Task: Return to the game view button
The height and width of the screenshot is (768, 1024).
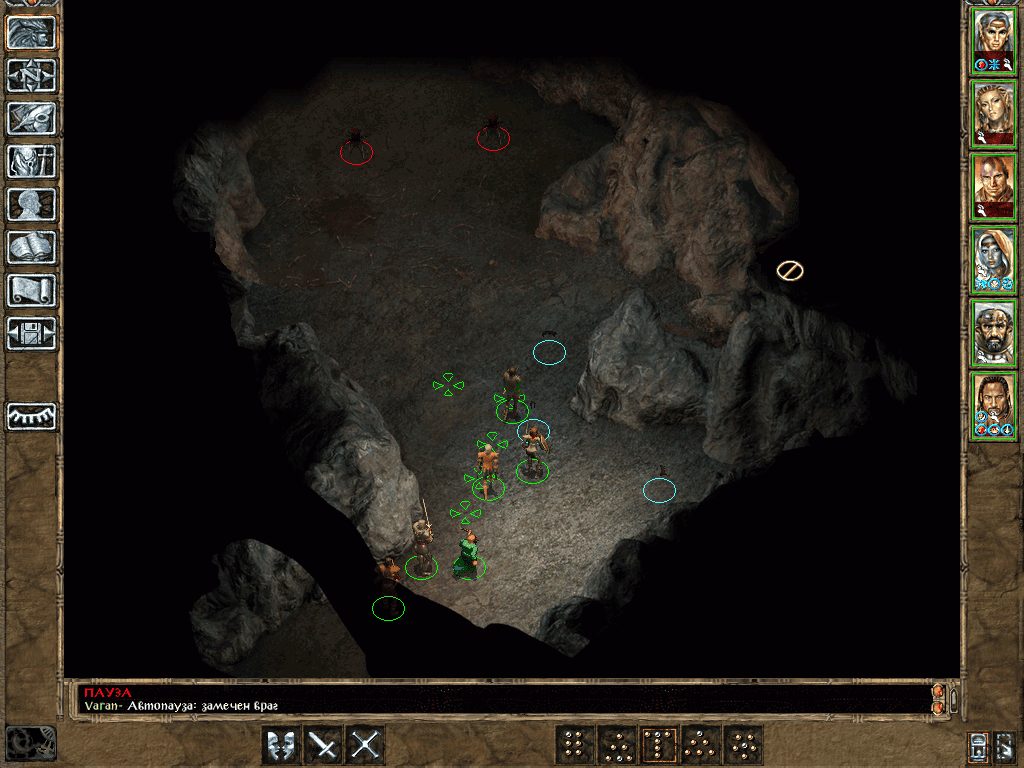Action: point(32,33)
